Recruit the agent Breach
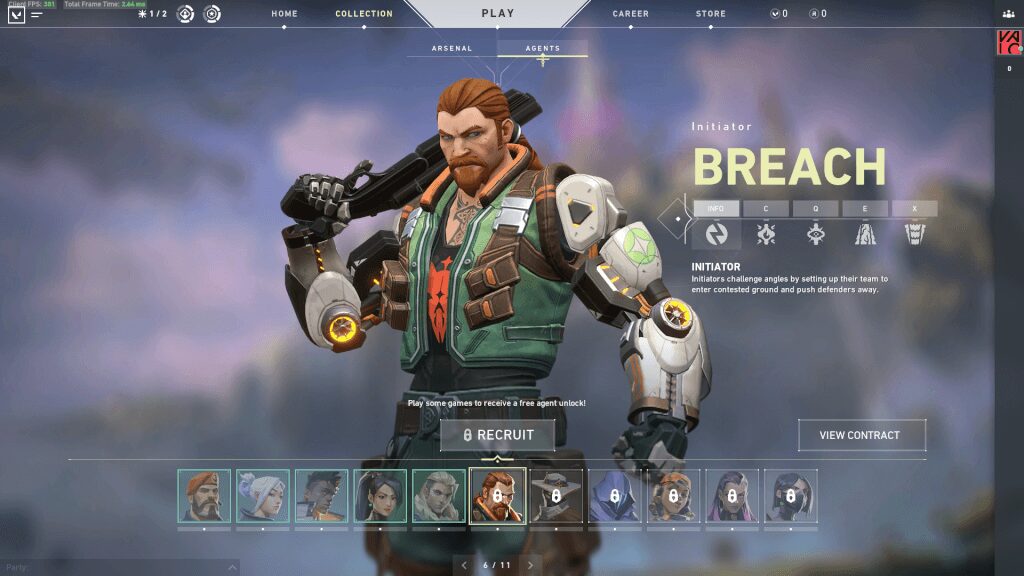The width and height of the screenshot is (1024, 576). [498, 435]
